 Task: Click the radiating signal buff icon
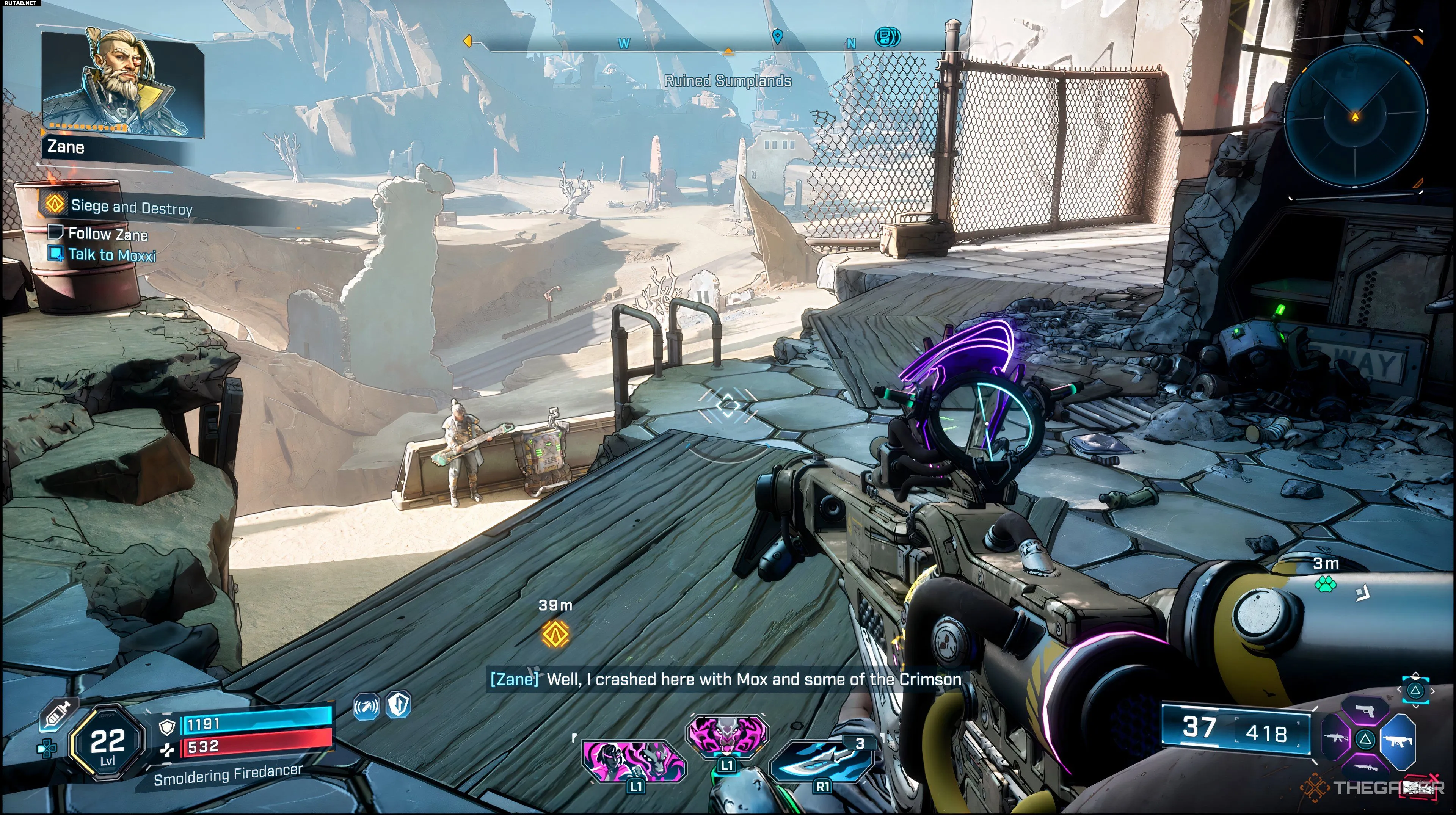coord(366,707)
